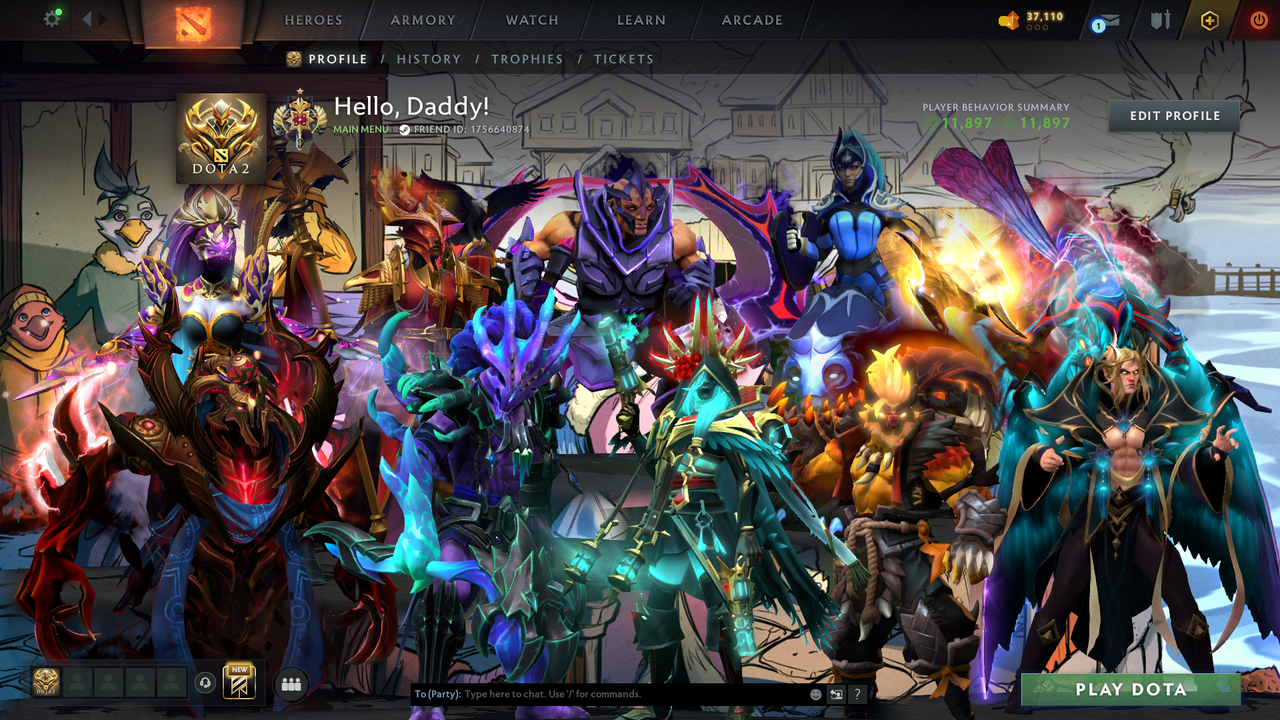Click the power exit icon top right
The height and width of the screenshot is (720, 1280).
point(1259,18)
